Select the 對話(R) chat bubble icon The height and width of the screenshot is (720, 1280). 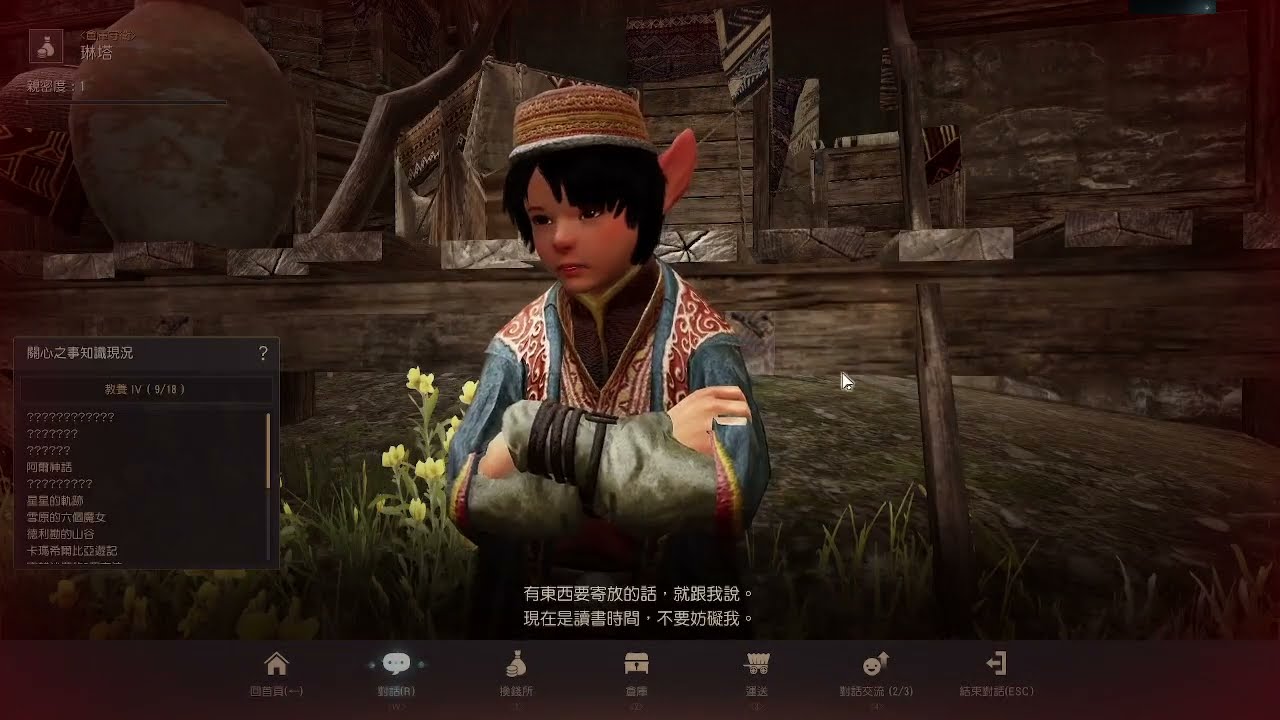tap(398, 662)
